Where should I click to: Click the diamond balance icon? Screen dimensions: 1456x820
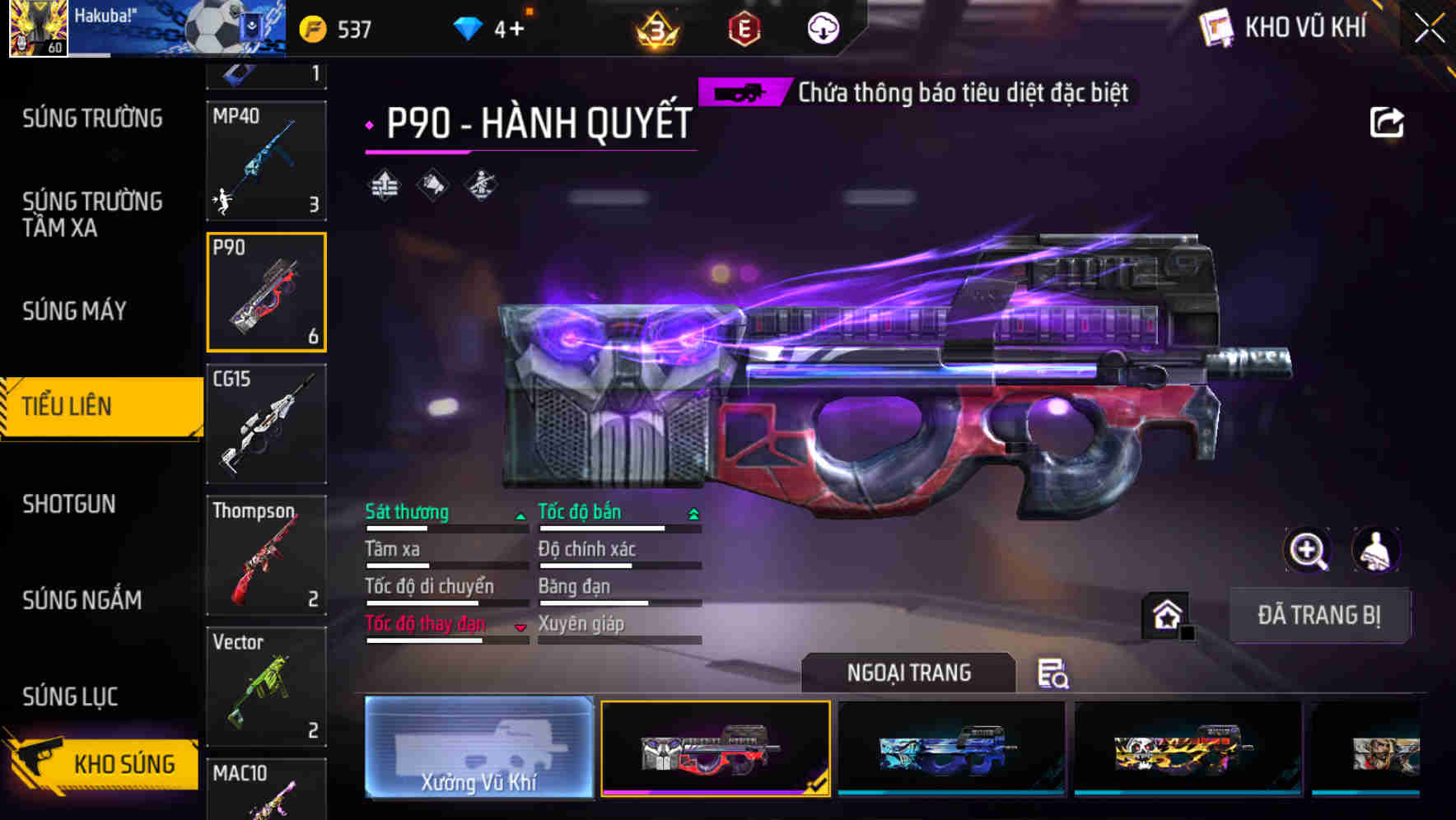468,27
